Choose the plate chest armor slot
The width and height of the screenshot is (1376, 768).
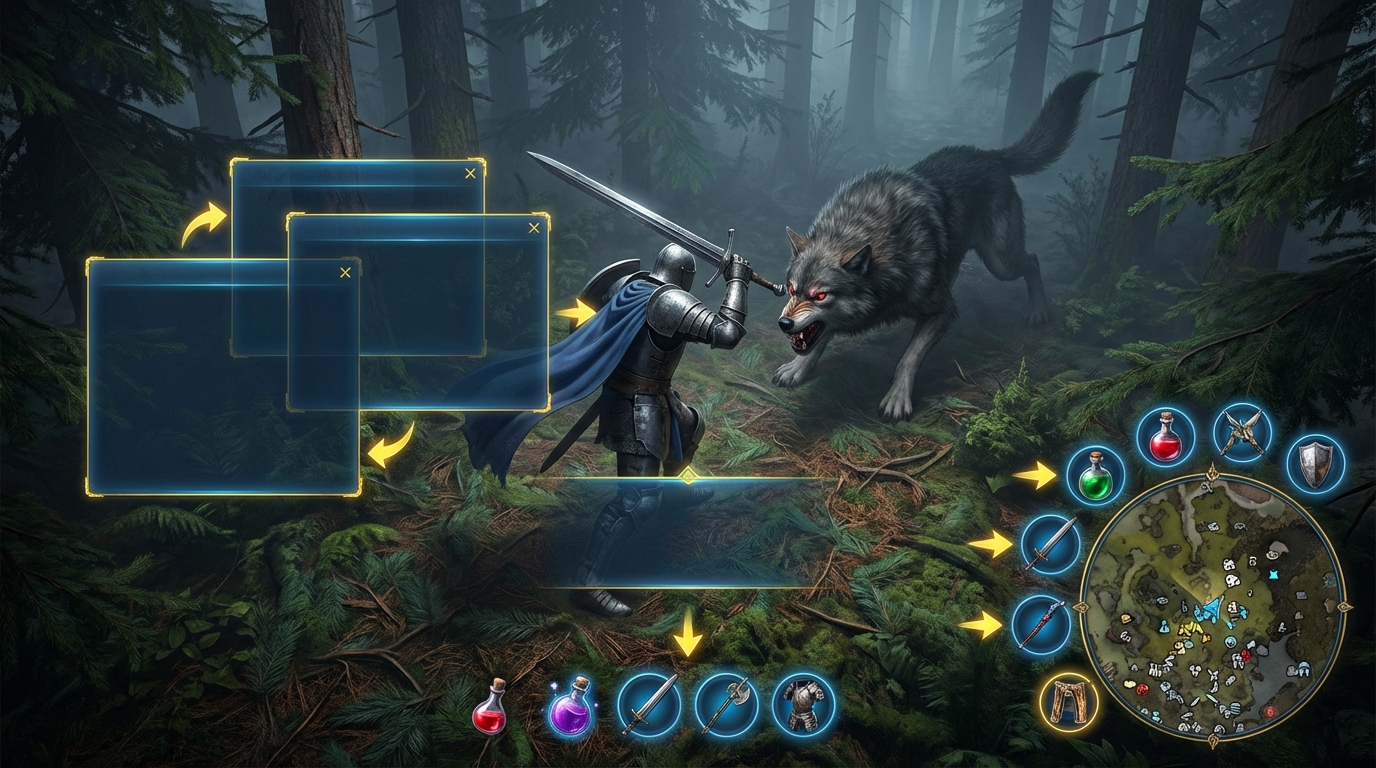click(804, 705)
